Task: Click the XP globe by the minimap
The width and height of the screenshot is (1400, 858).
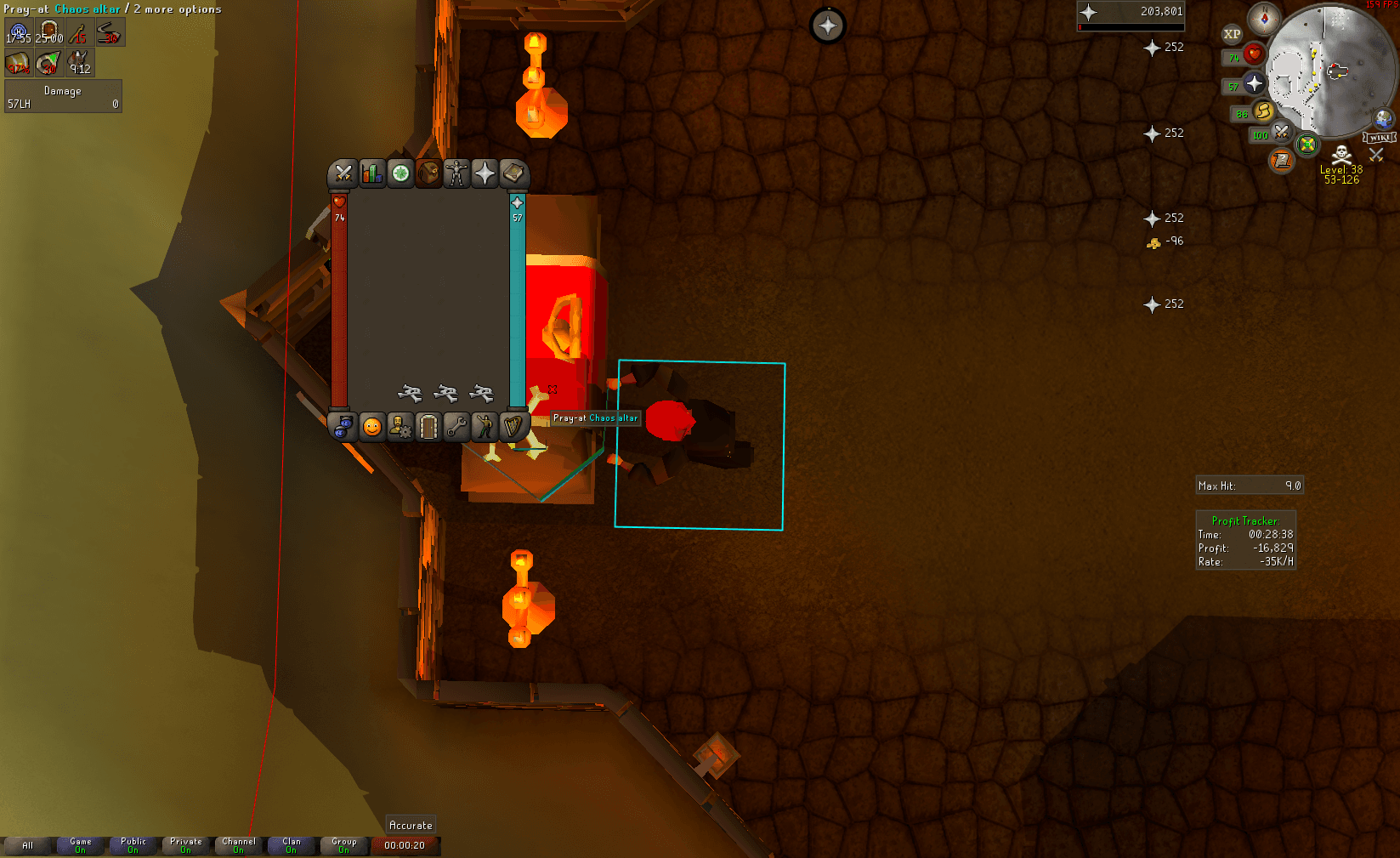Action: 1232,34
